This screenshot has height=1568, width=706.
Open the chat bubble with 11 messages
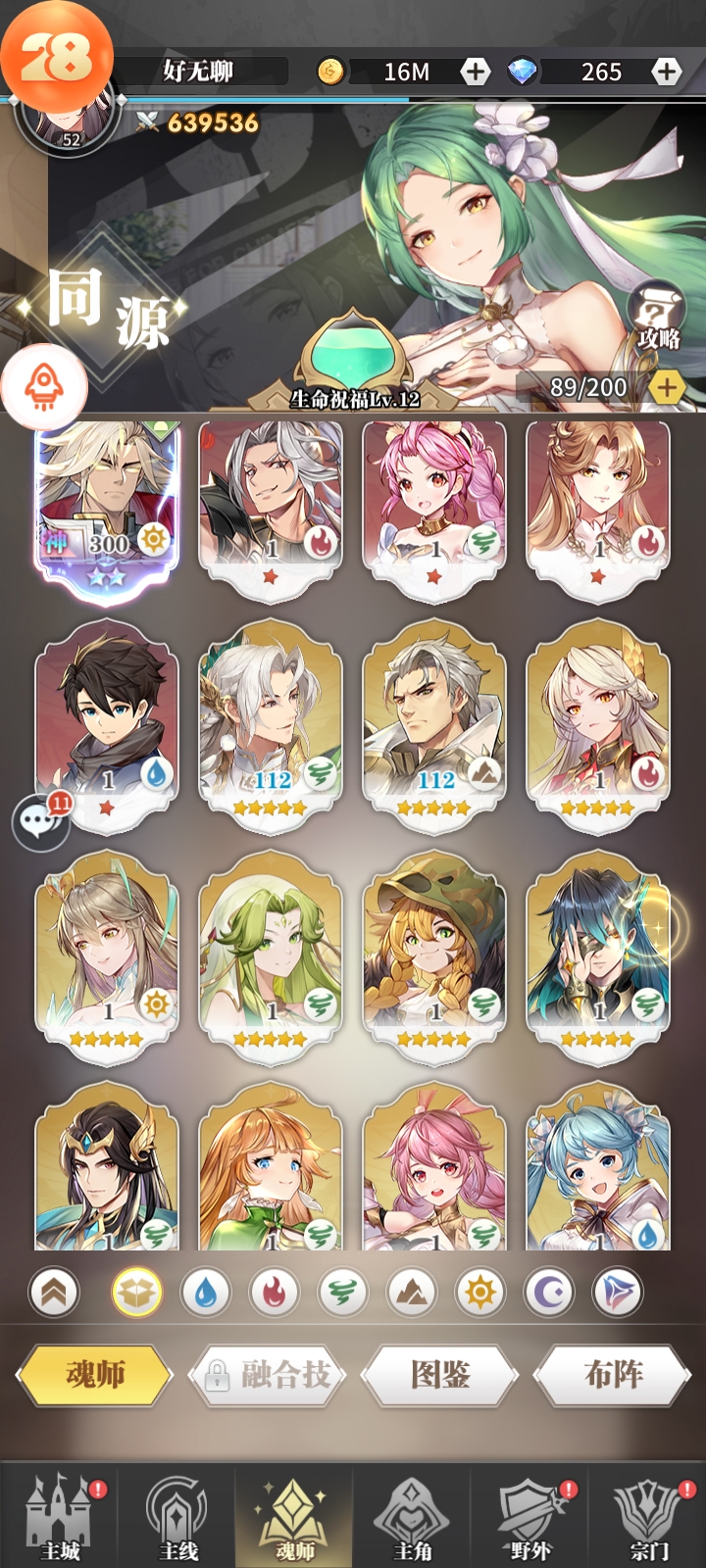tap(41, 821)
